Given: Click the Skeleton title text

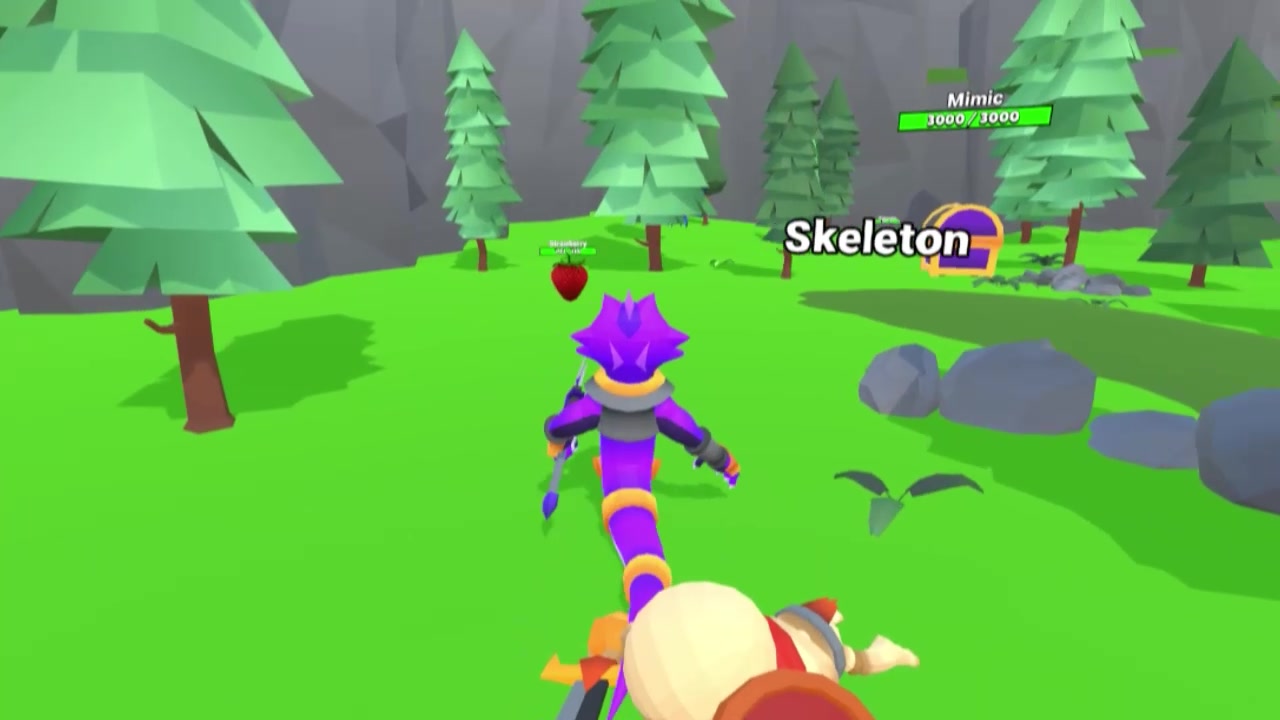Looking at the screenshot, I should click(878, 240).
